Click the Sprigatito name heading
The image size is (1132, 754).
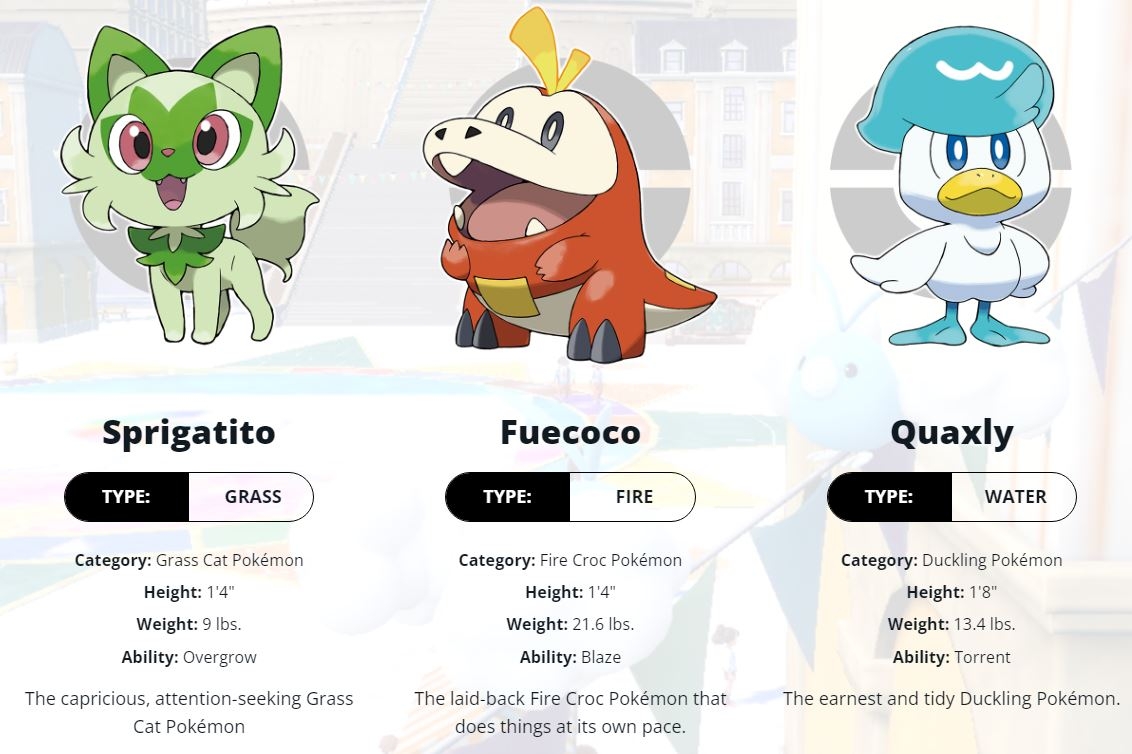(x=189, y=433)
